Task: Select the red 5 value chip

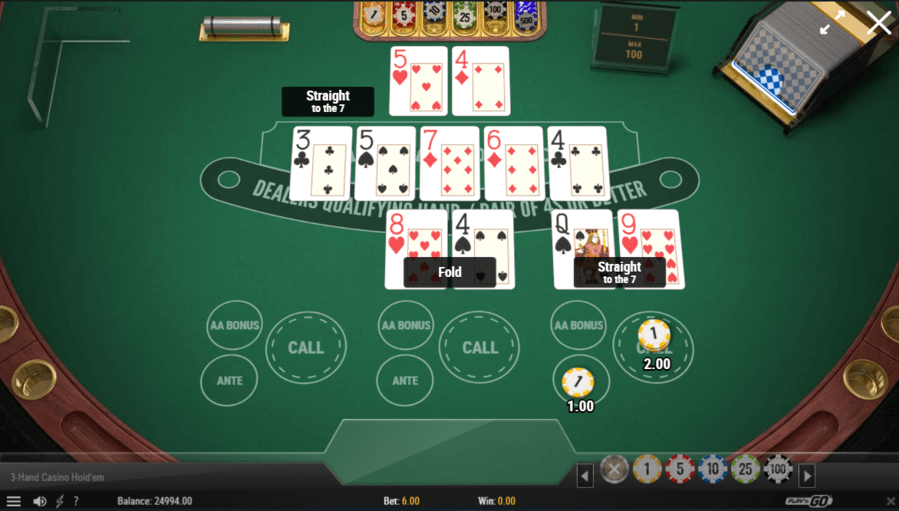Action: pos(680,469)
